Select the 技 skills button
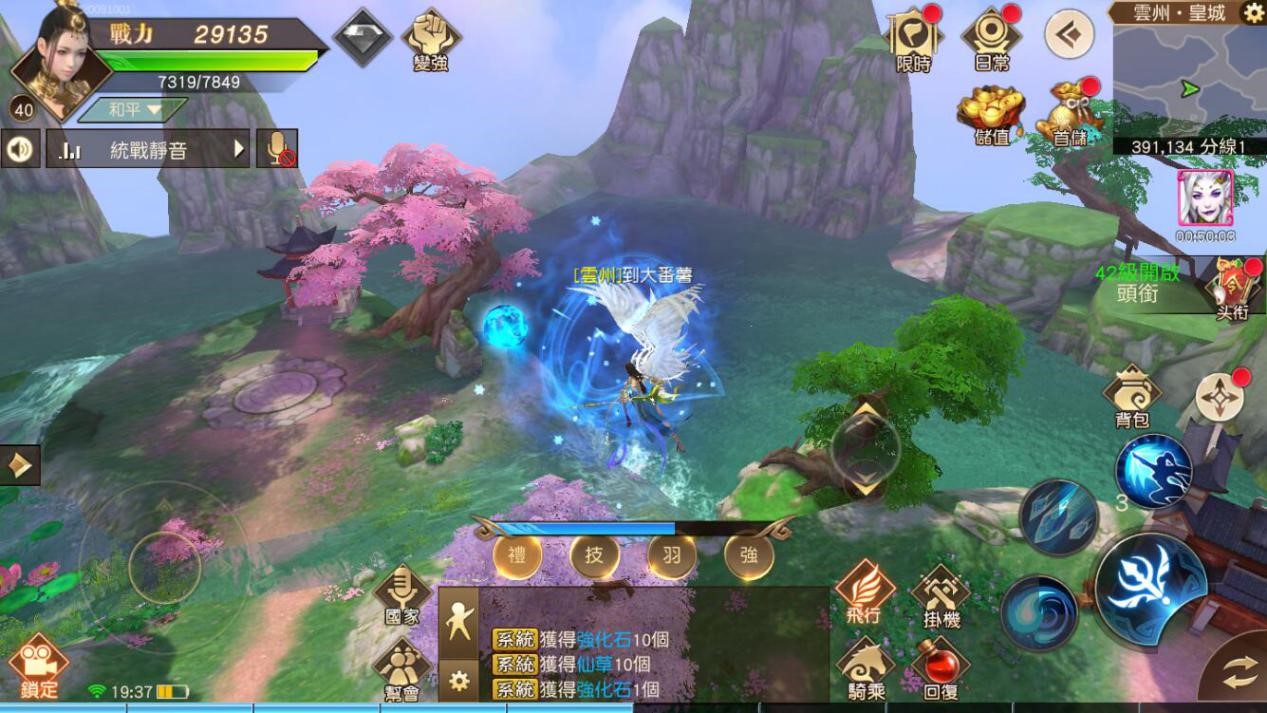Screen dimensions: 1267x713 594,556
